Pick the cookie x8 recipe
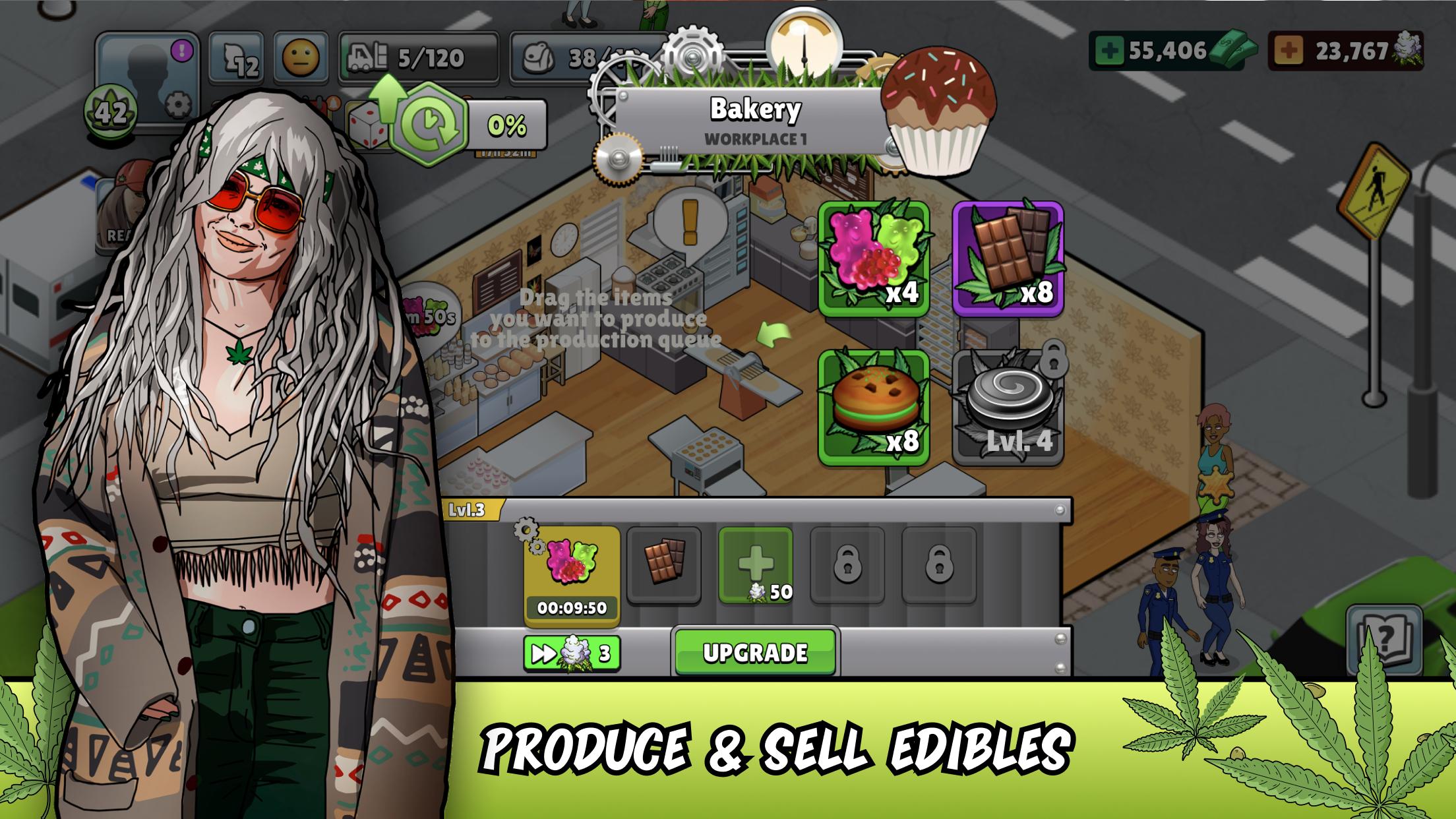This screenshot has height=819, width=1456. click(x=874, y=408)
